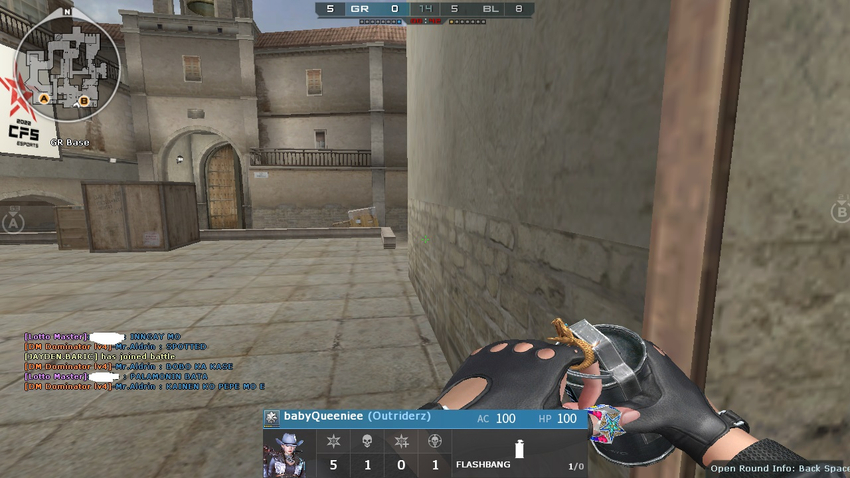Select bomb site A marker on minimap

coord(43,100)
